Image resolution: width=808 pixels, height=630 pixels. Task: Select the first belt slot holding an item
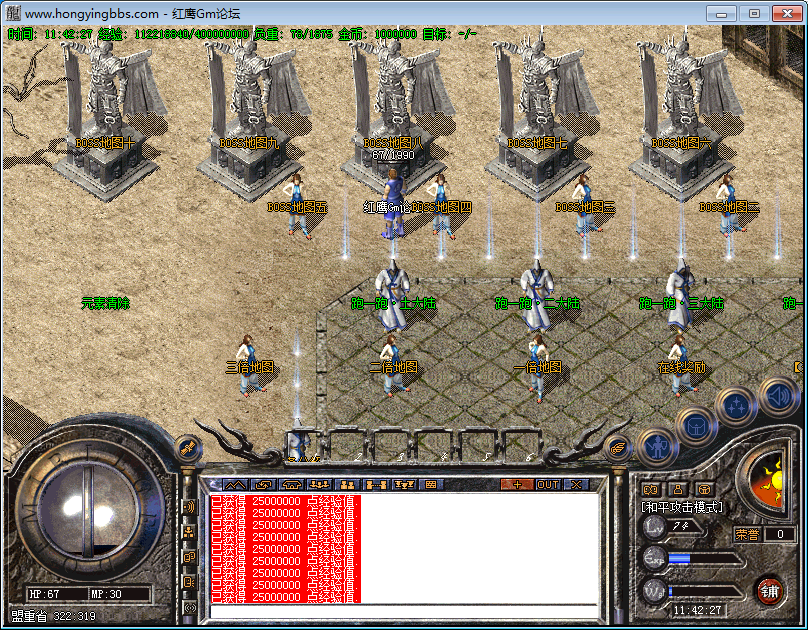pyautogui.click(x=299, y=444)
